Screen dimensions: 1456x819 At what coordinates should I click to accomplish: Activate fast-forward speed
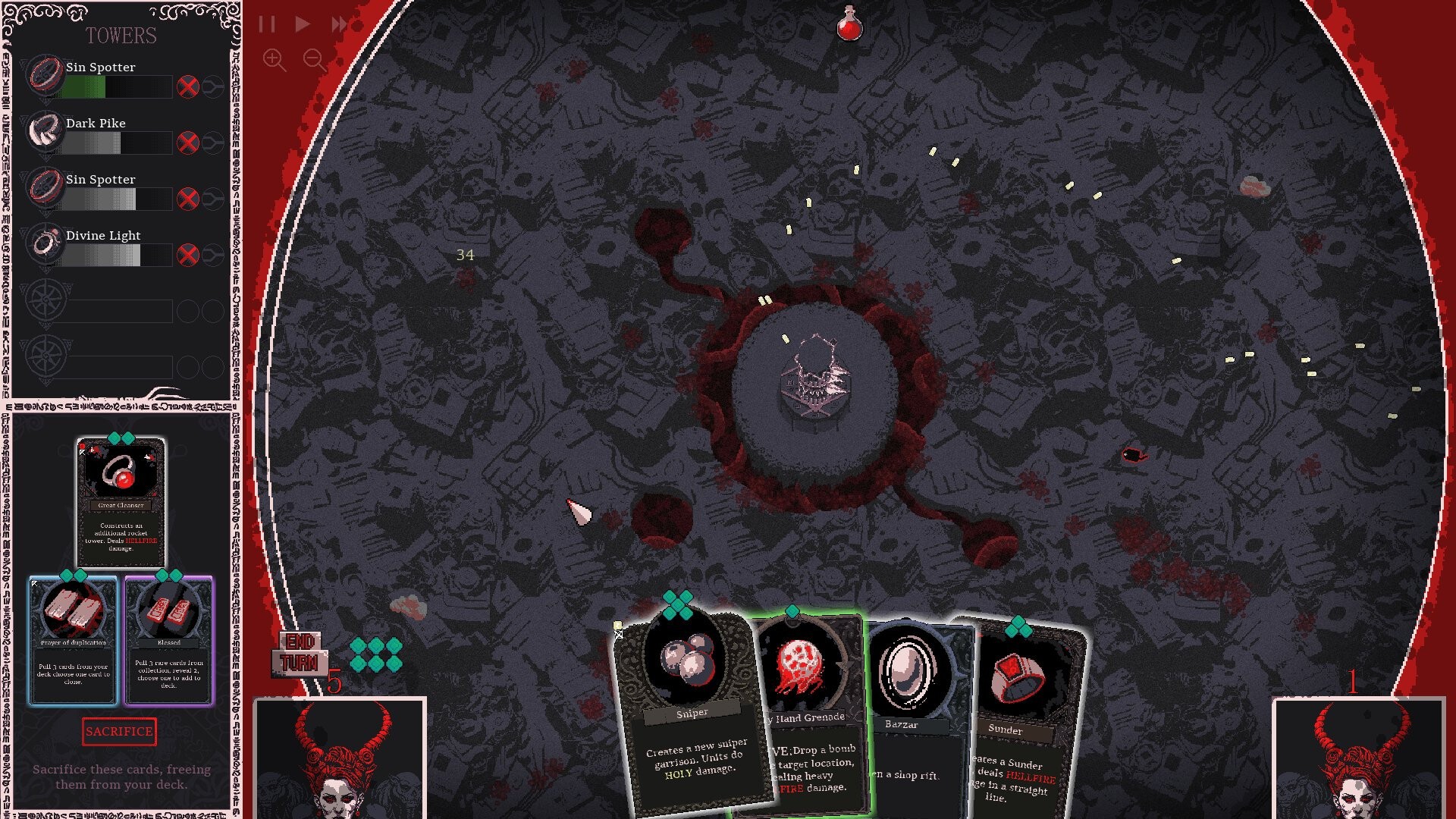pyautogui.click(x=339, y=24)
